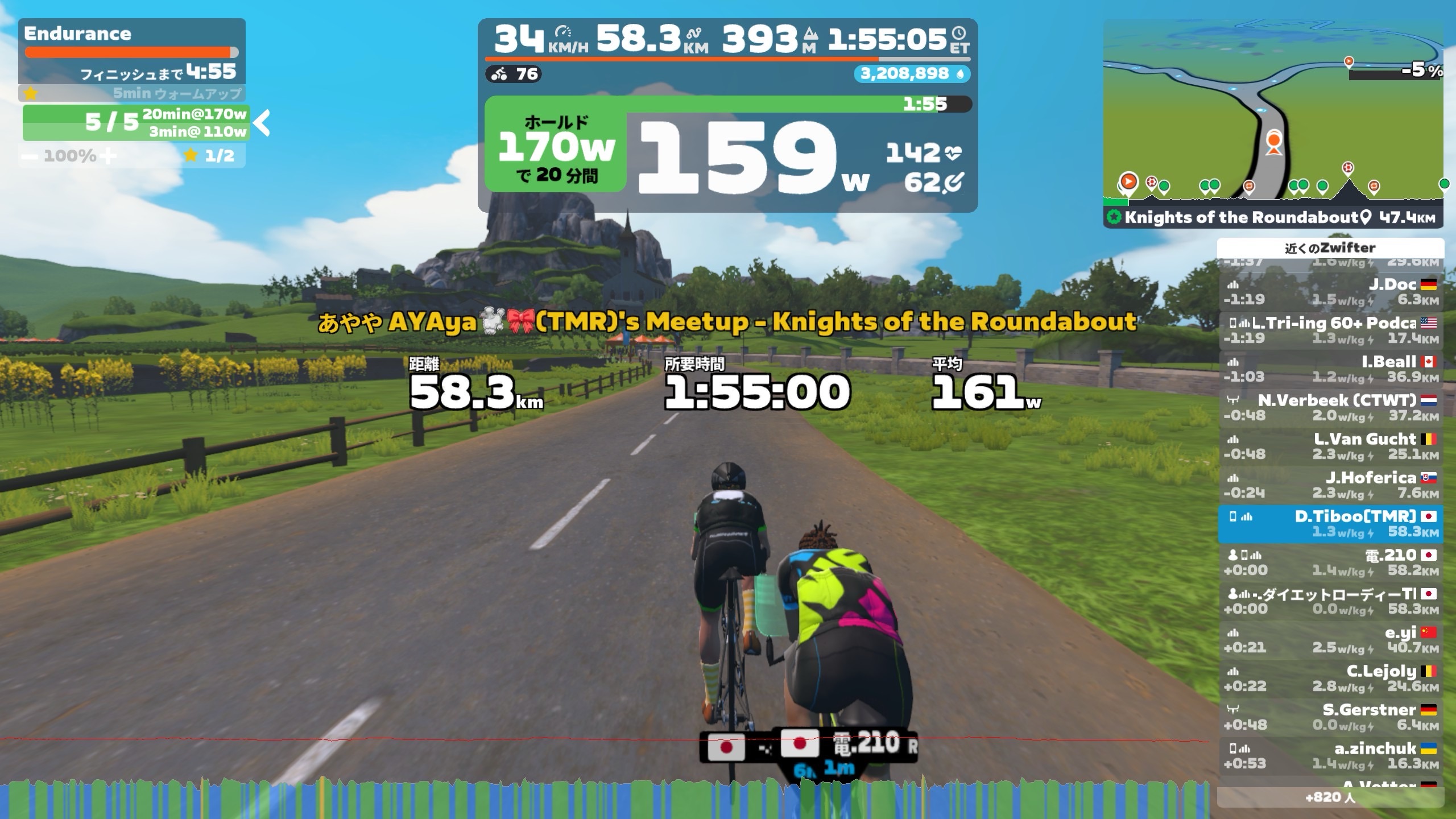Choose N.Verbeek (CTWT) from the rider list
1456x819 pixels.
[x=1330, y=408]
